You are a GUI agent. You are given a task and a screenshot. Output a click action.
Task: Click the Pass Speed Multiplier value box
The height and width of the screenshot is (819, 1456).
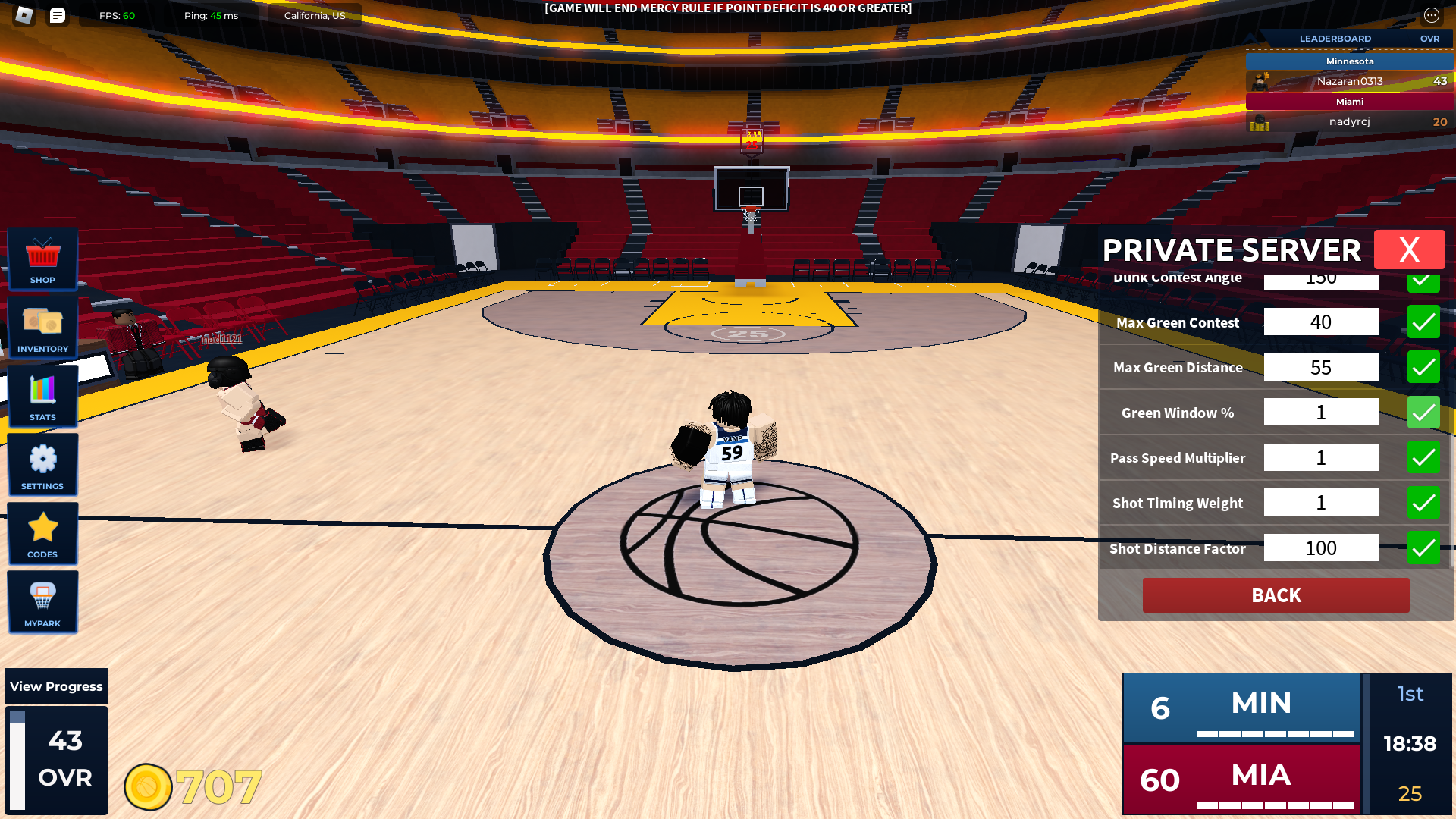[1321, 458]
